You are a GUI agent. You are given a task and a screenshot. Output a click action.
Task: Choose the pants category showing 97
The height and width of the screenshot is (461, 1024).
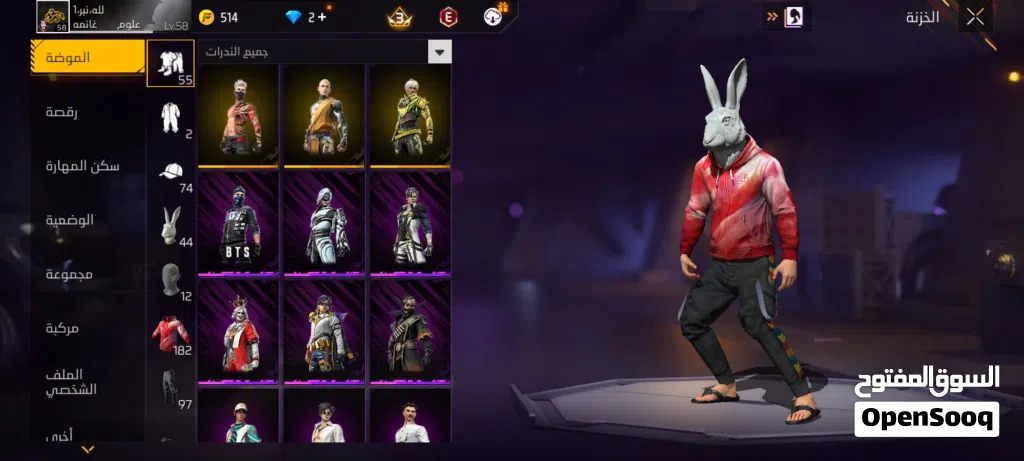pos(171,387)
